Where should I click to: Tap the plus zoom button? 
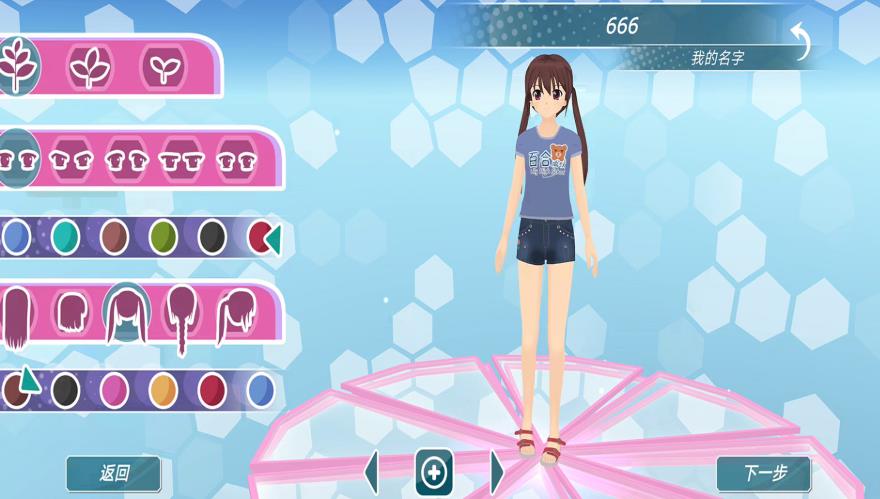pos(434,473)
